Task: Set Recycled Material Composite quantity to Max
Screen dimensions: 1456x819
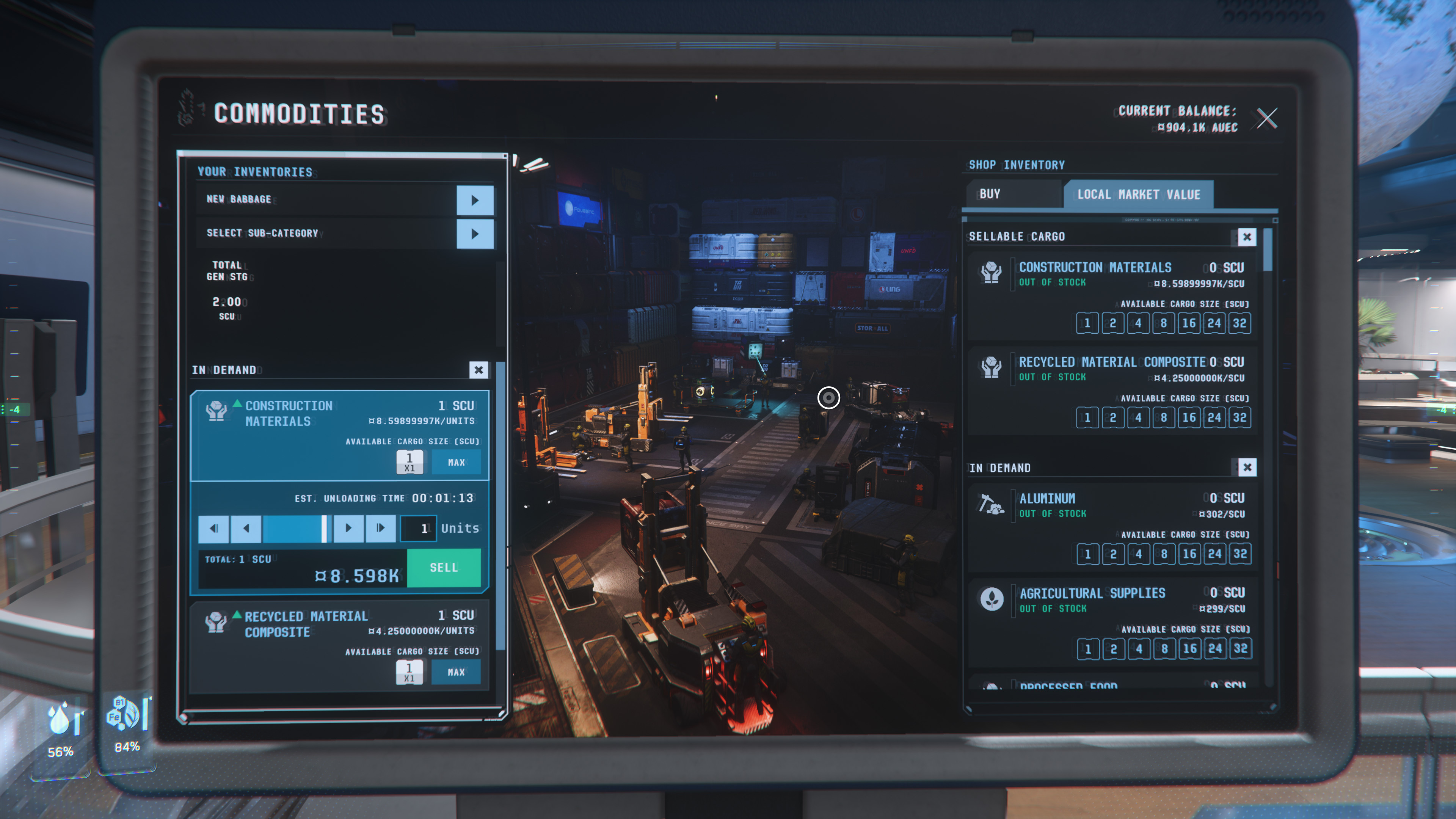Action: coord(456,672)
